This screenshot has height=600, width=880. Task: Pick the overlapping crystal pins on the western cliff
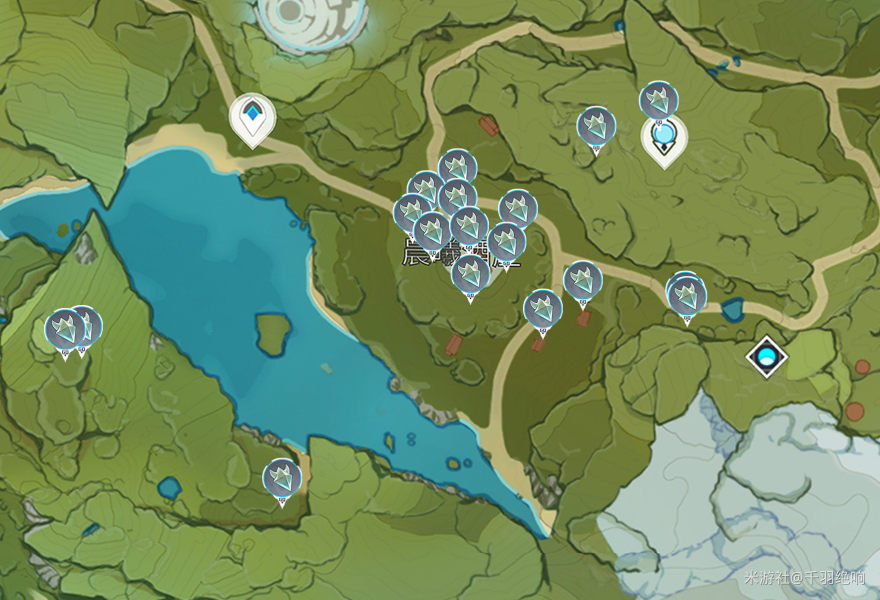point(68,329)
